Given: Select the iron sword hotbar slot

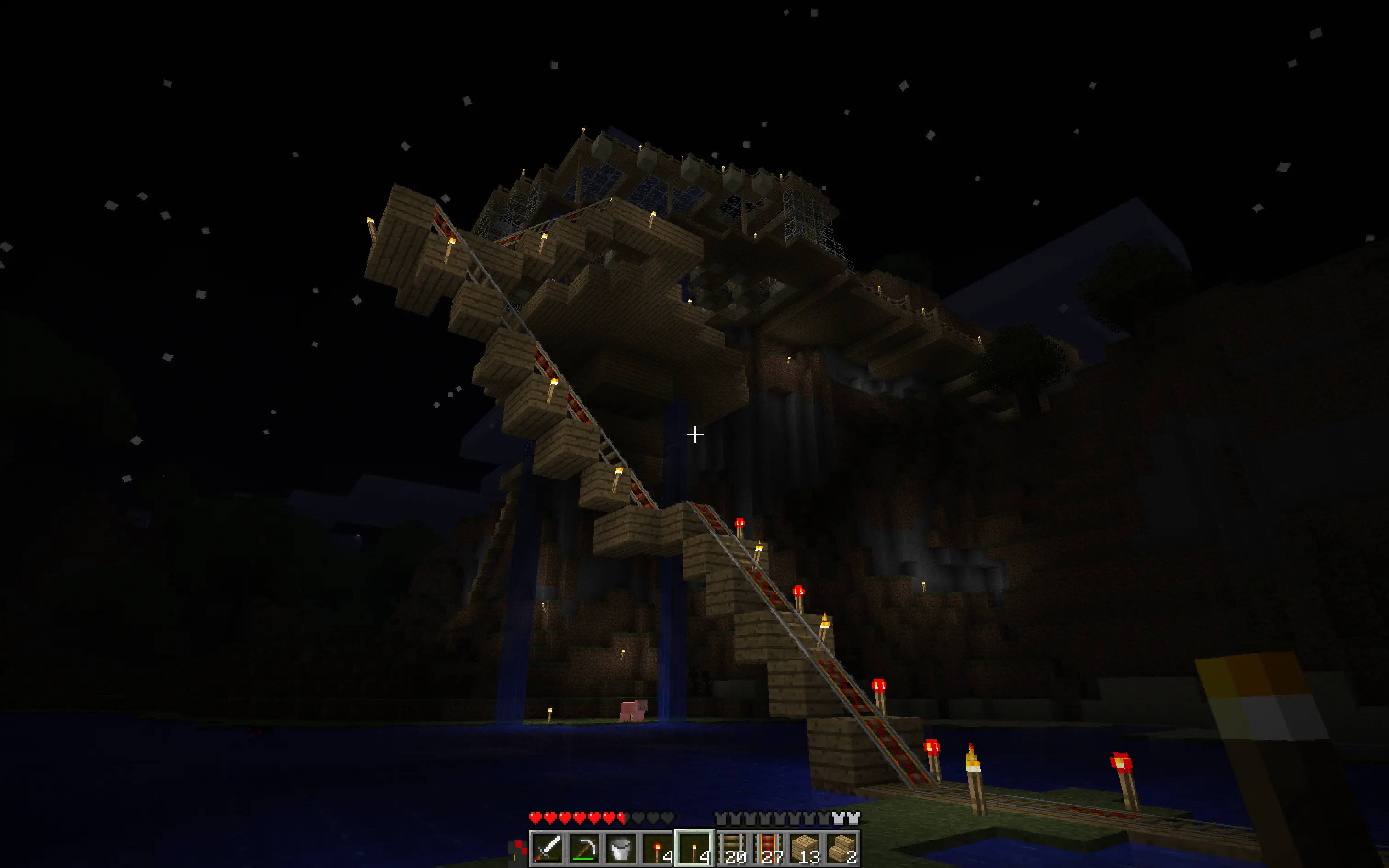Looking at the screenshot, I should (x=547, y=848).
